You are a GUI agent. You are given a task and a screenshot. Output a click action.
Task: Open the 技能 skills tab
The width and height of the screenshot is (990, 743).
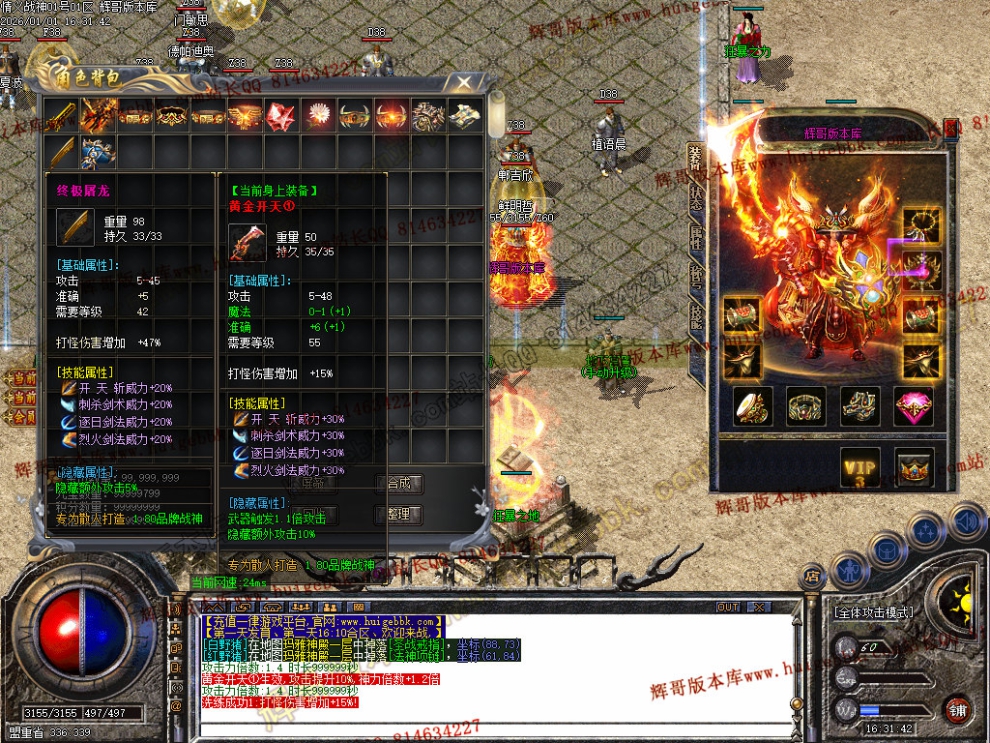point(696,314)
